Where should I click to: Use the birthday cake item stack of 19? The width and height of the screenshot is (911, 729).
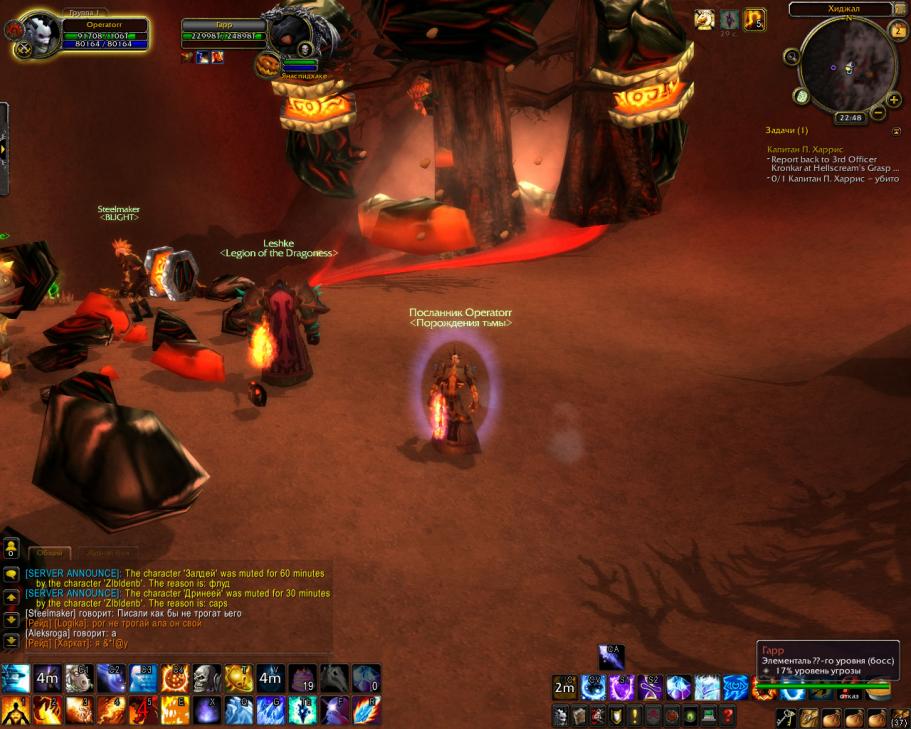click(x=303, y=679)
